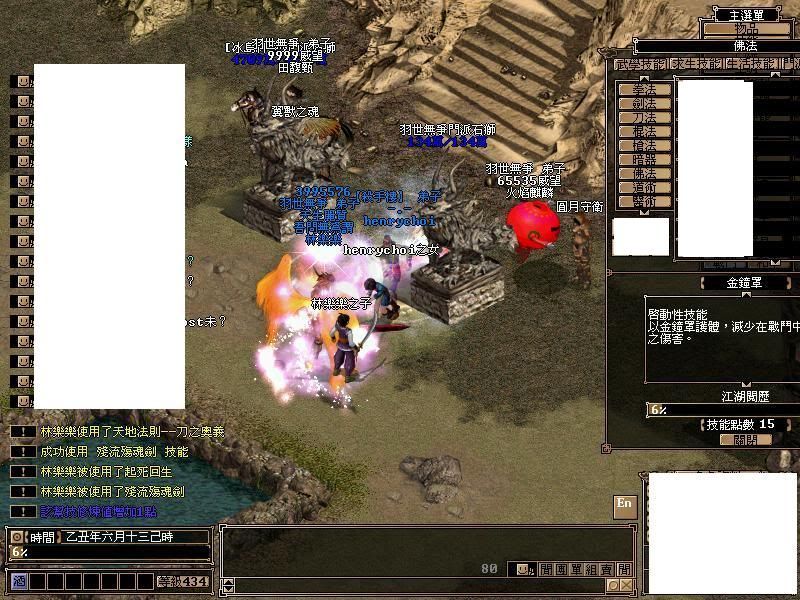Close the chat box with the X
Viewport: 800px width, 600px height.
(626, 585)
